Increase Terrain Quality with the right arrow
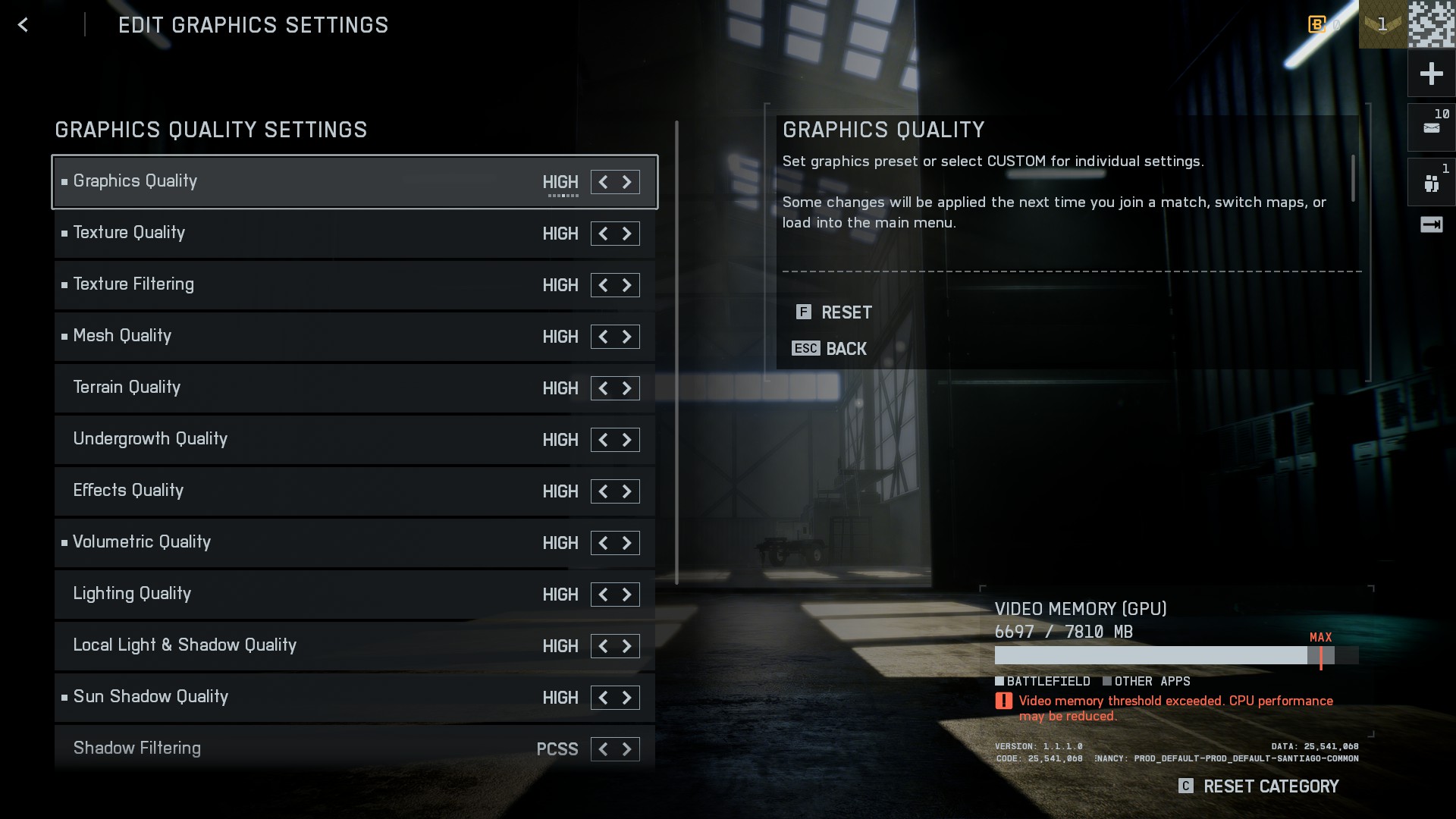The image size is (1456, 819). click(x=627, y=388)
